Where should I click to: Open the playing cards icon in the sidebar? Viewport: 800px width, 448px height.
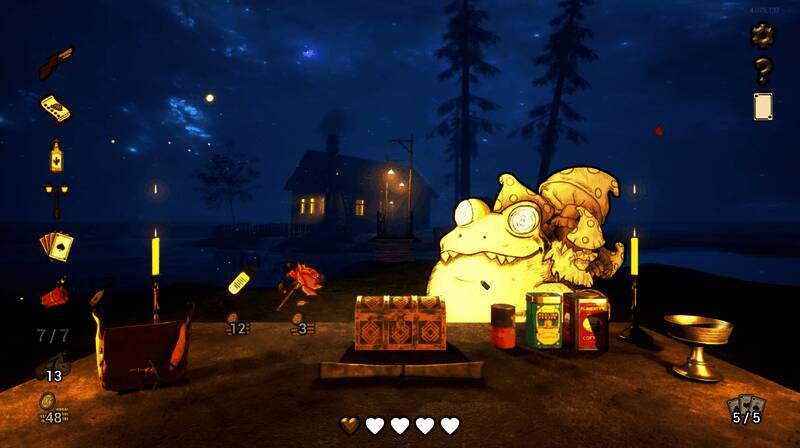pyautogui.click(x=55, y=244)
